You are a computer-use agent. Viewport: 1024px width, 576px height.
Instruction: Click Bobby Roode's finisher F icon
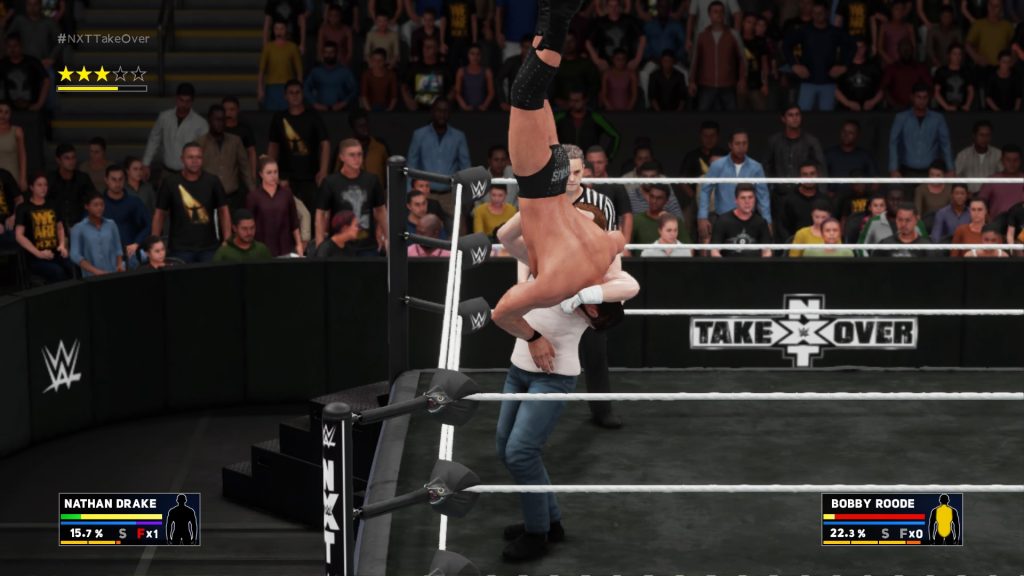point(902,534)
